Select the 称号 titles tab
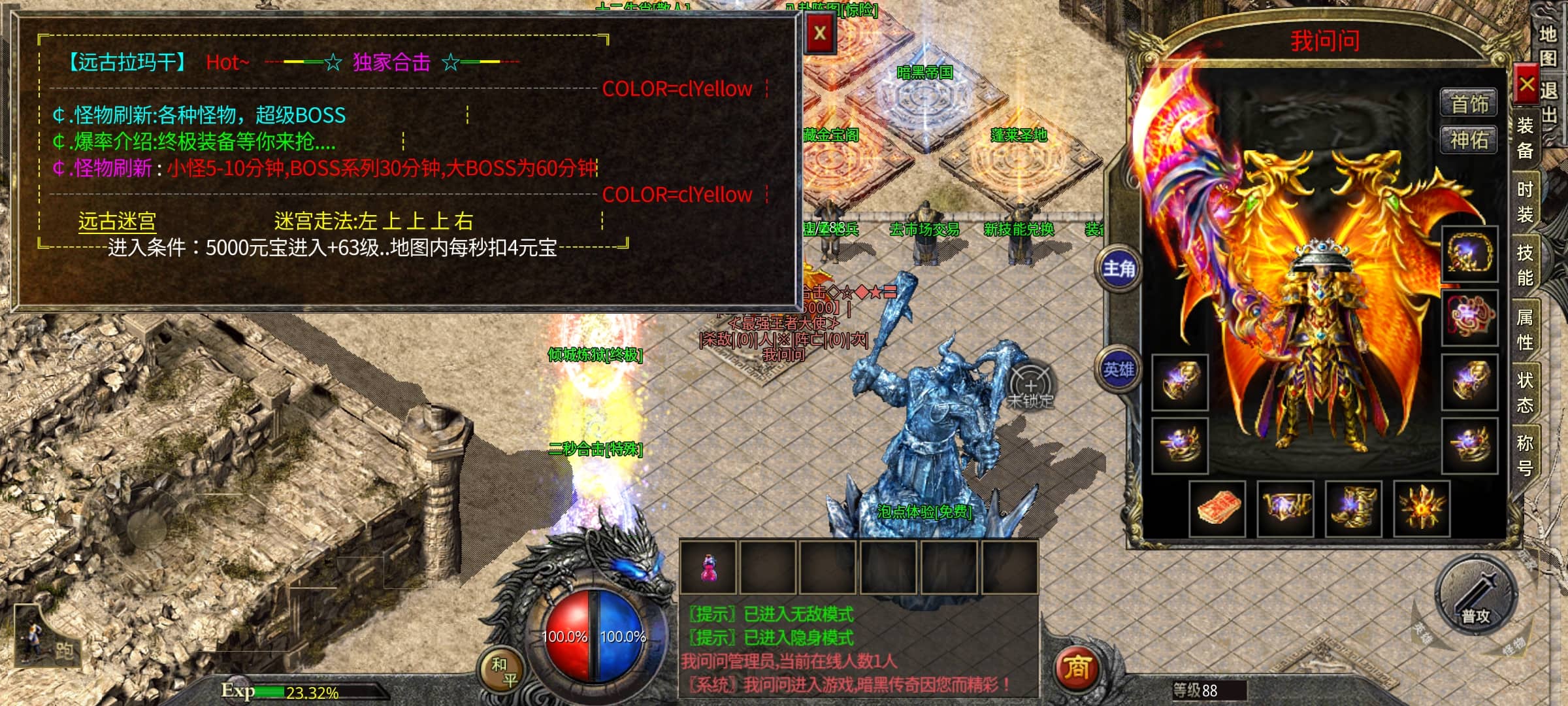Viewport: 1568px width, 706px height. tap(1526, 455)
